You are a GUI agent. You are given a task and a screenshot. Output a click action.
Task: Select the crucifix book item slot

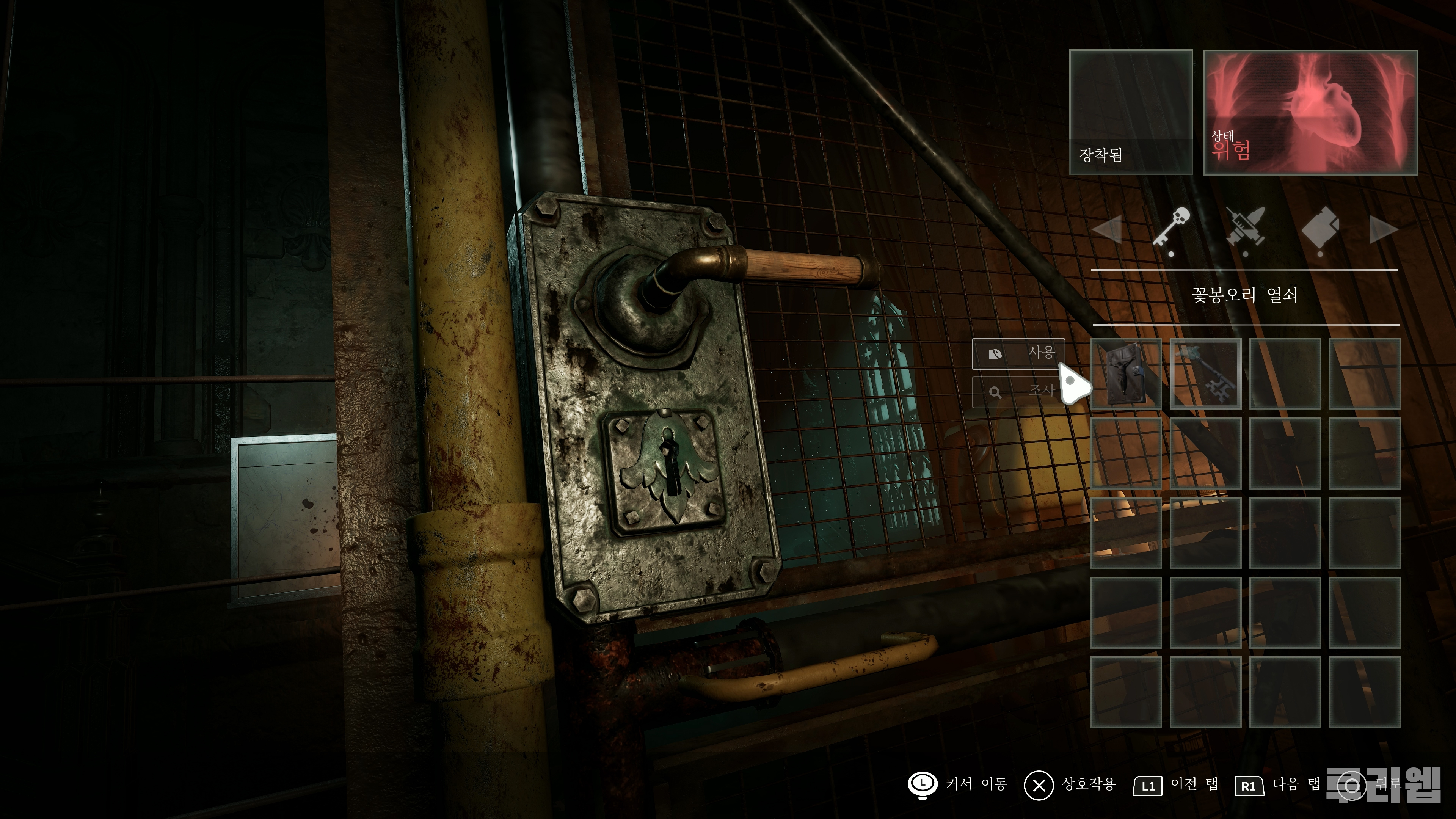[1125, 373]
